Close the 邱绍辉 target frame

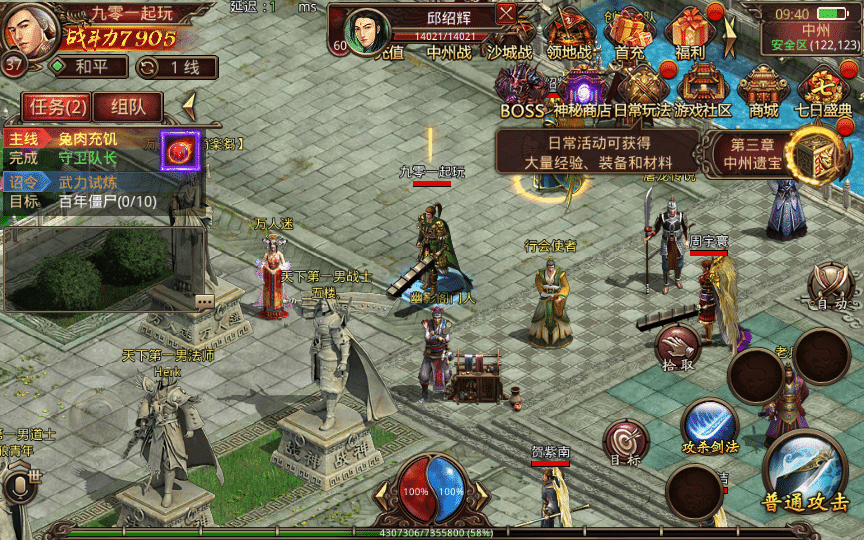pyautogui.click(x=506, y=13)
